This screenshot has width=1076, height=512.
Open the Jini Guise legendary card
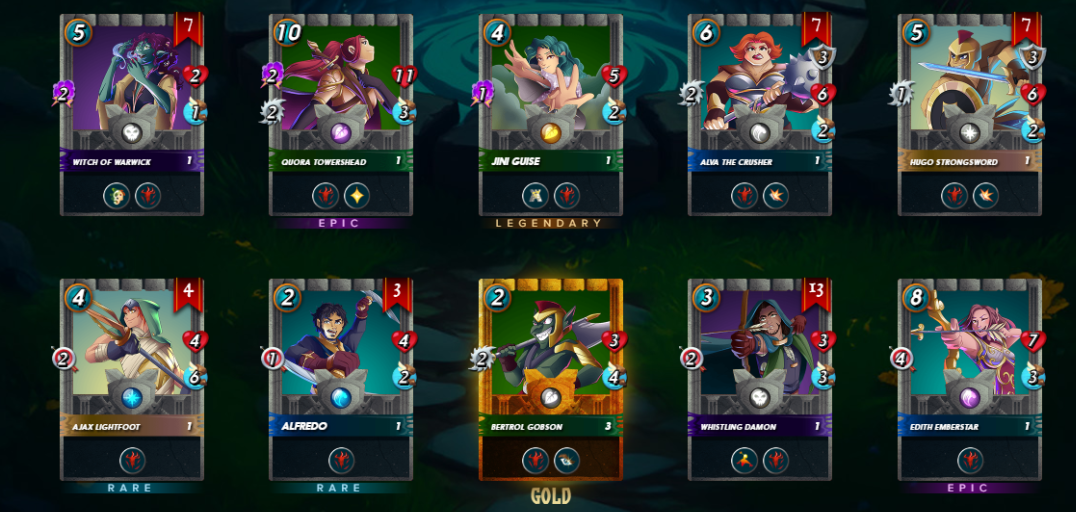pos(551,114)
